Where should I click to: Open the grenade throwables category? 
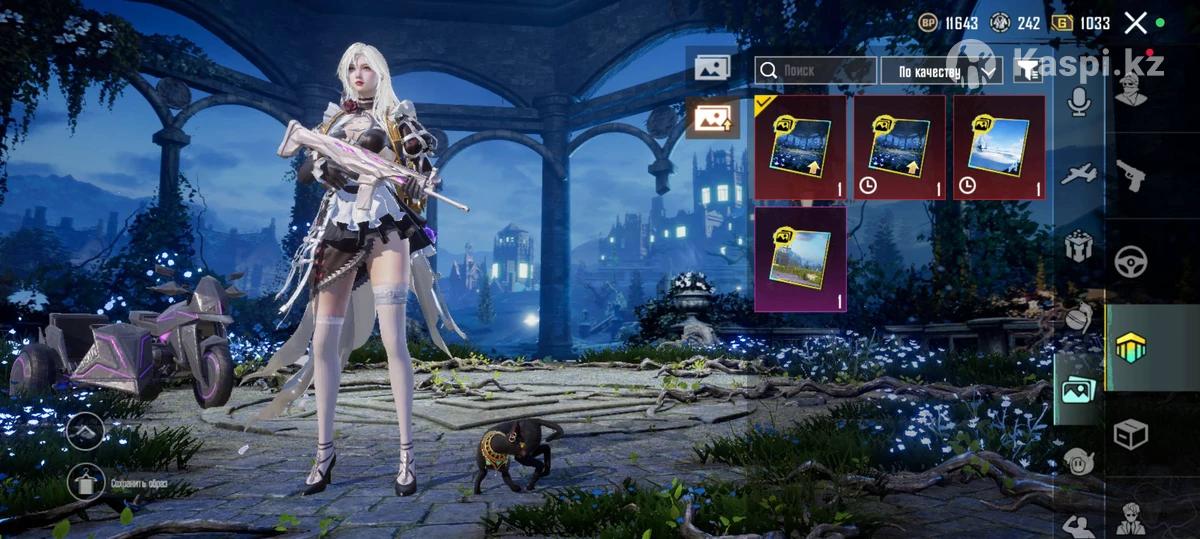(1078, 316)
